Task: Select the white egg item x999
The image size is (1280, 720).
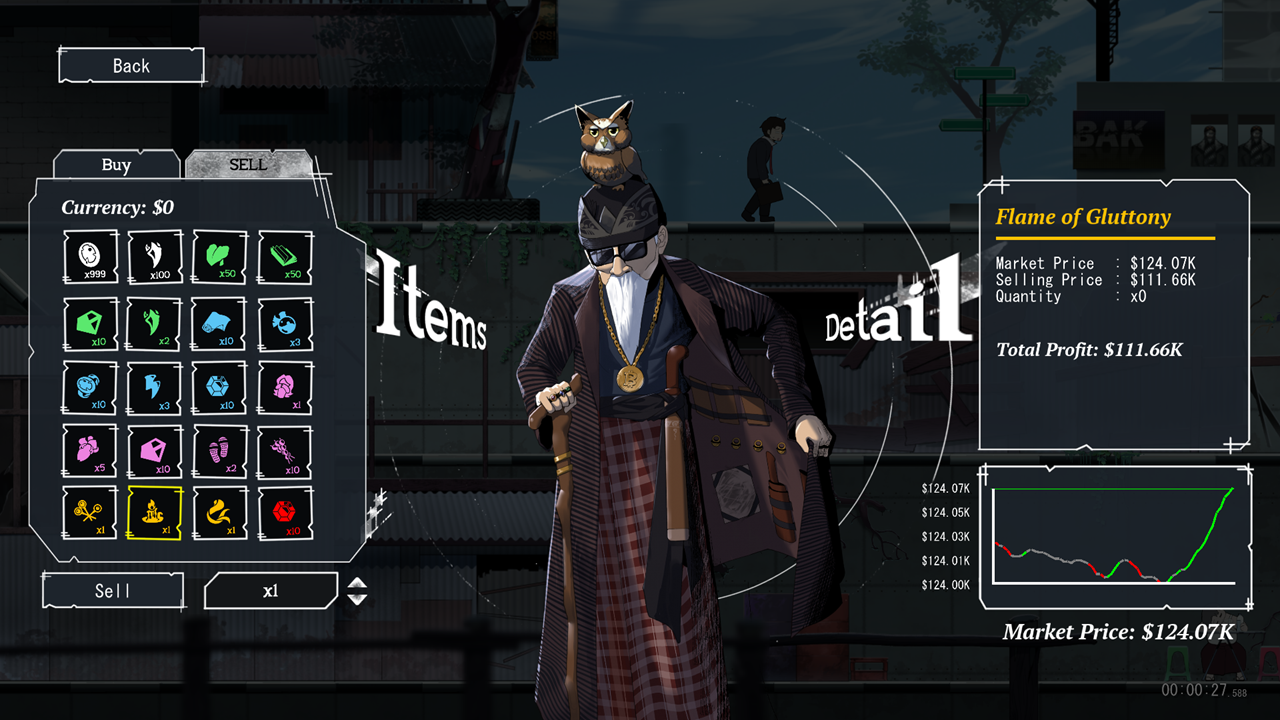Action: [x=91, y=258]
